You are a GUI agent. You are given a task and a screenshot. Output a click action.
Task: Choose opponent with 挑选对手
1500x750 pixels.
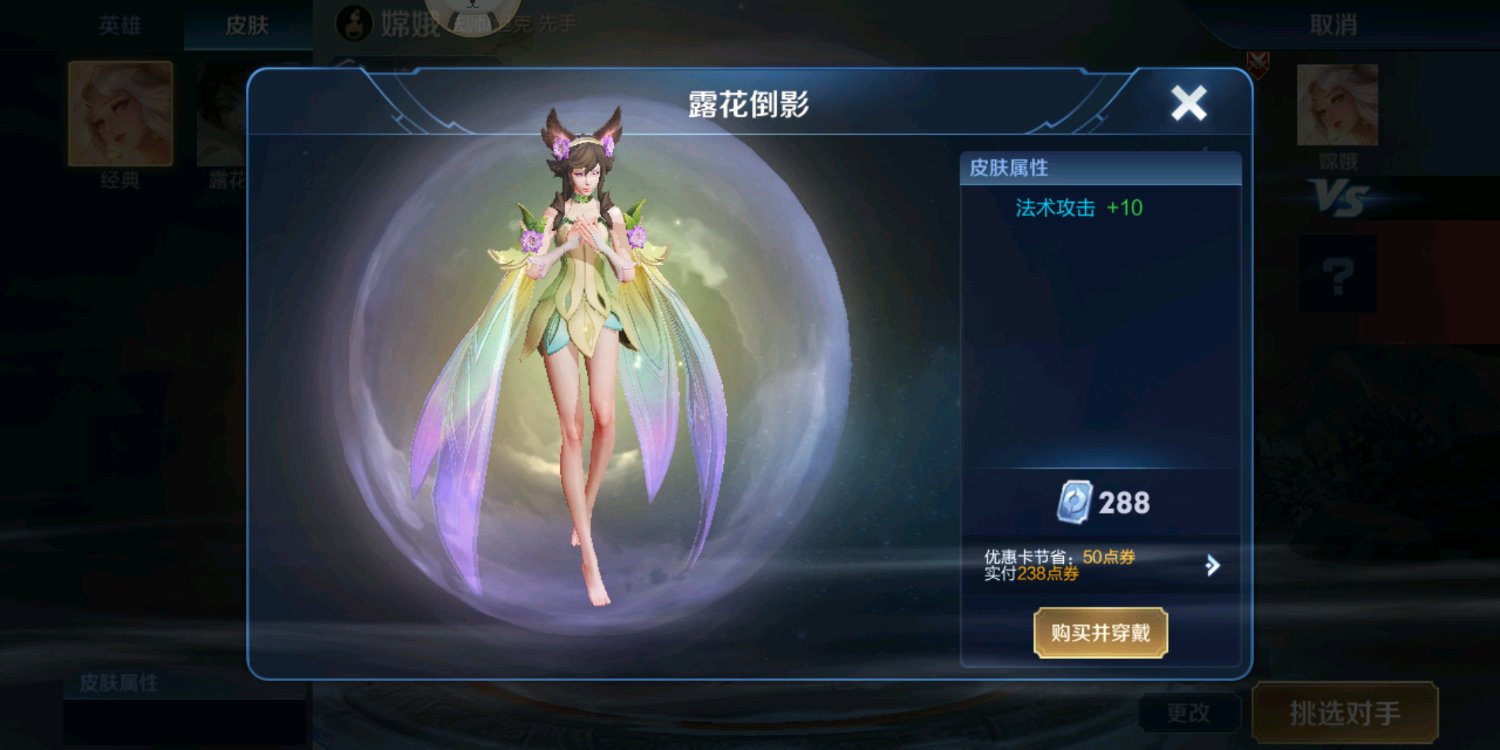(x=1344, y=713)
